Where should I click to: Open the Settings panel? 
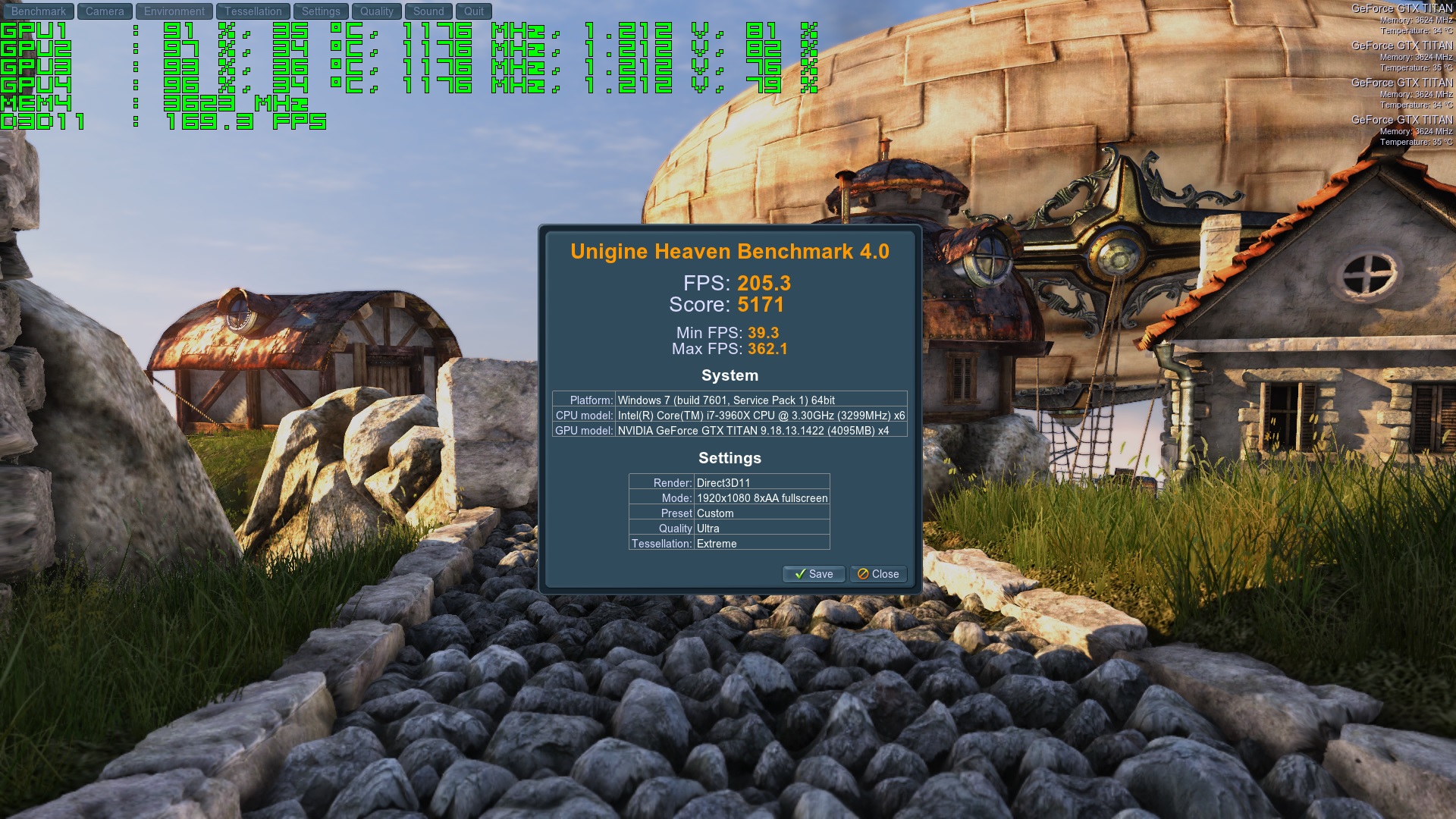[321, 11]
